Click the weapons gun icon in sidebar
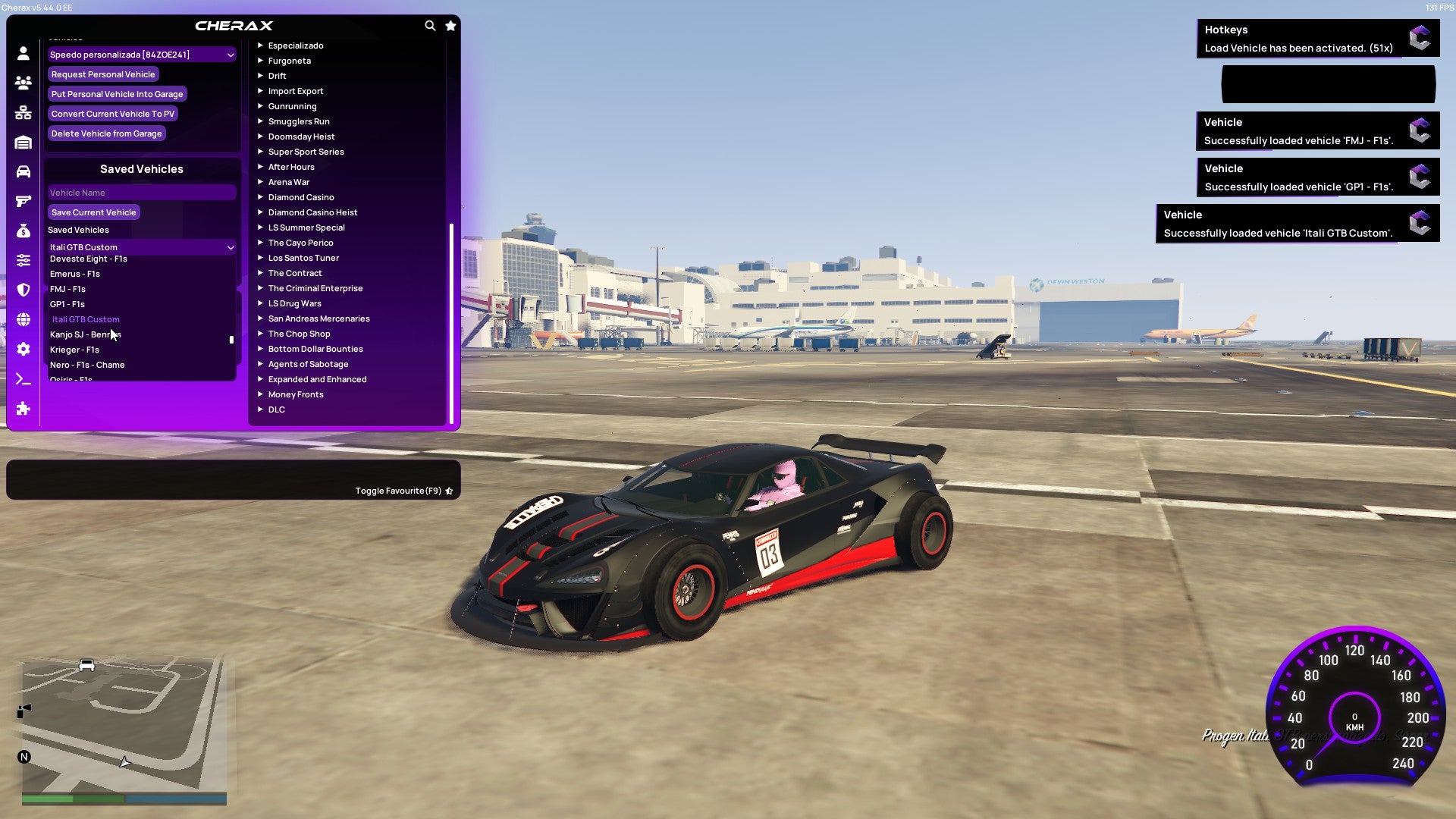The height and width of the screenshot is (819, 1456). click(23, 200)
